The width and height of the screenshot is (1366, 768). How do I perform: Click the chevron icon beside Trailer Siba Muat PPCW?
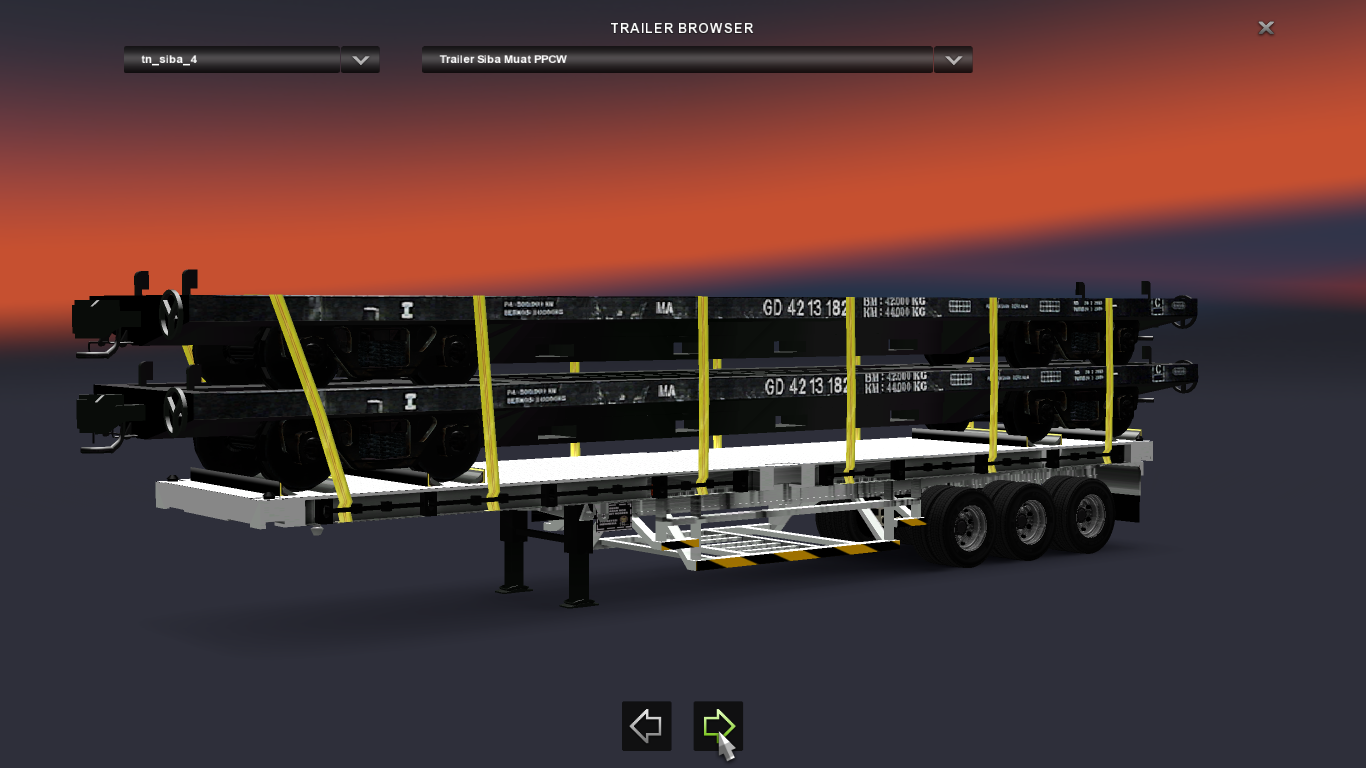click(952, 59)
